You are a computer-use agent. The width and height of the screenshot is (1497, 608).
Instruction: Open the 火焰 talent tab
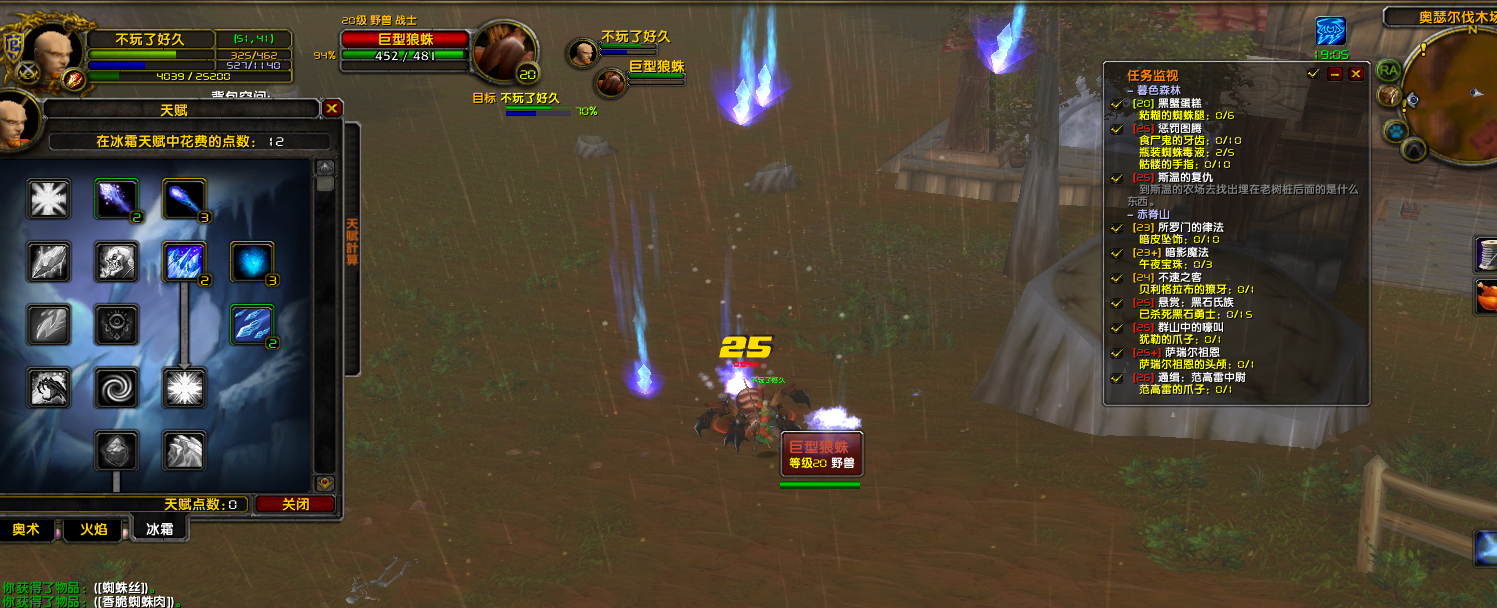pyautogui.click(x=93, y=529)
